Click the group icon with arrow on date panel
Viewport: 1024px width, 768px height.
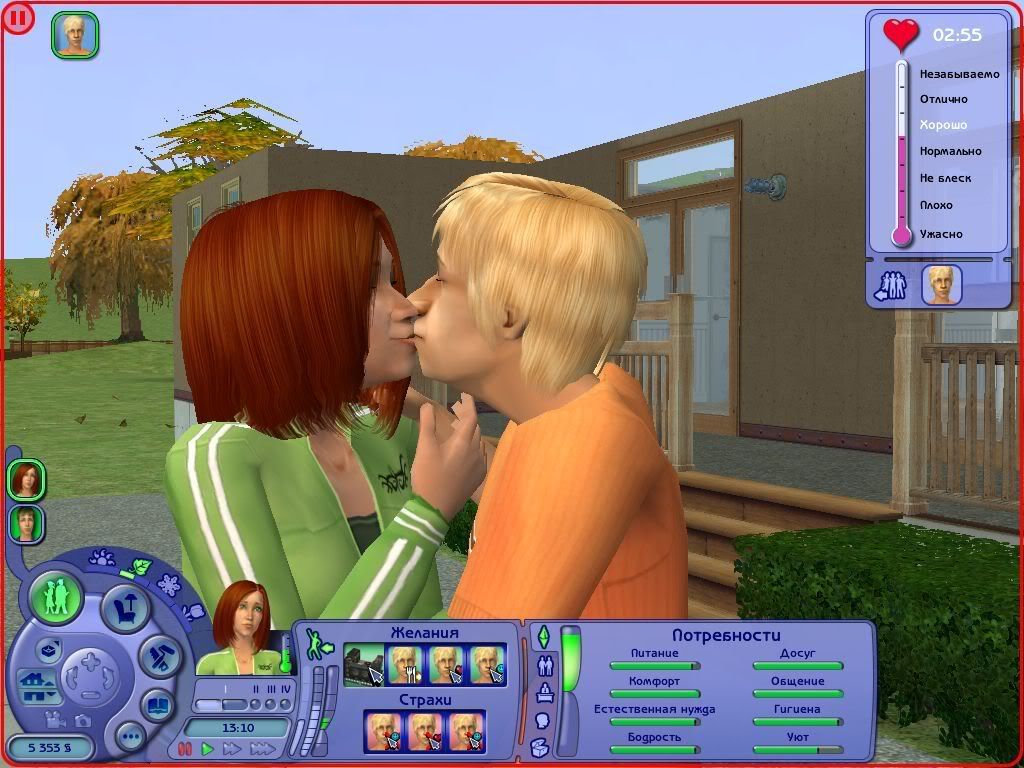click(888, 286)
